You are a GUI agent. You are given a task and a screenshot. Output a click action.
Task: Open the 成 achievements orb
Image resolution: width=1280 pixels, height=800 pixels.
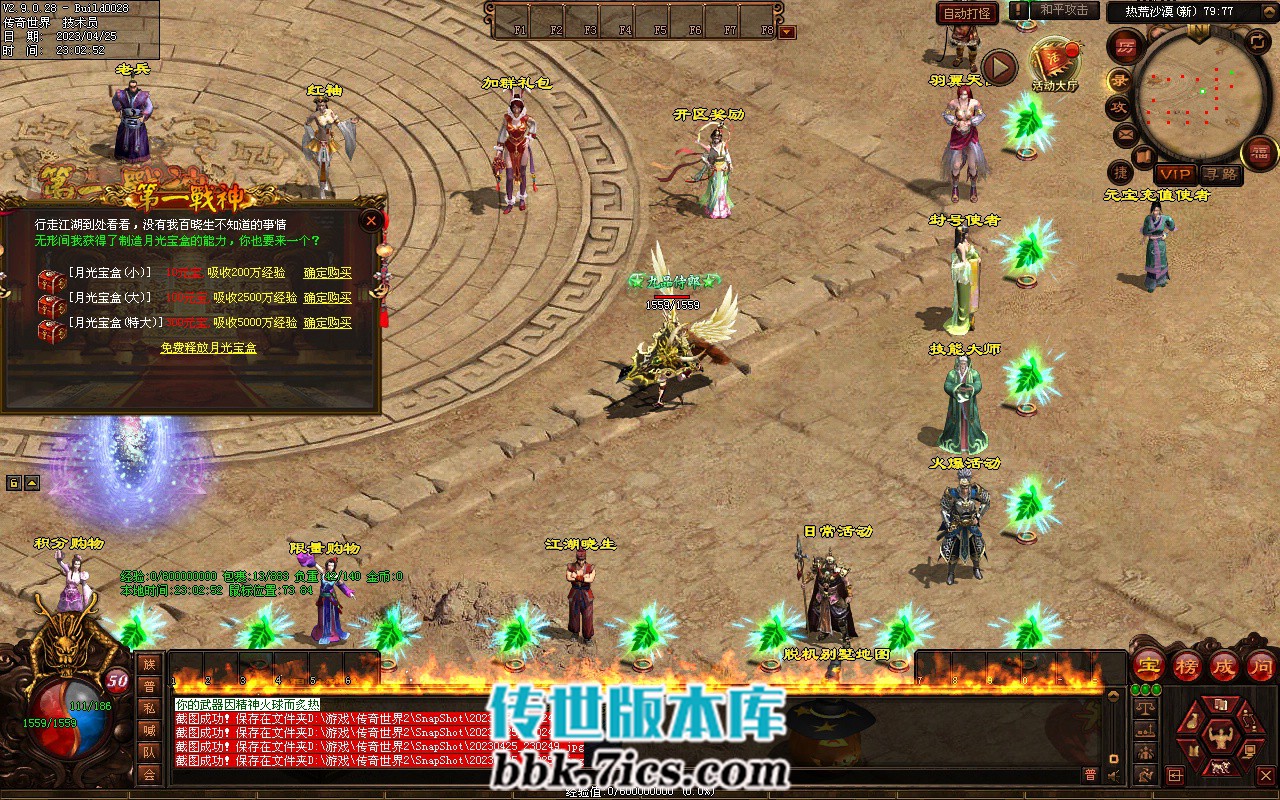[x=1223, y=666]
